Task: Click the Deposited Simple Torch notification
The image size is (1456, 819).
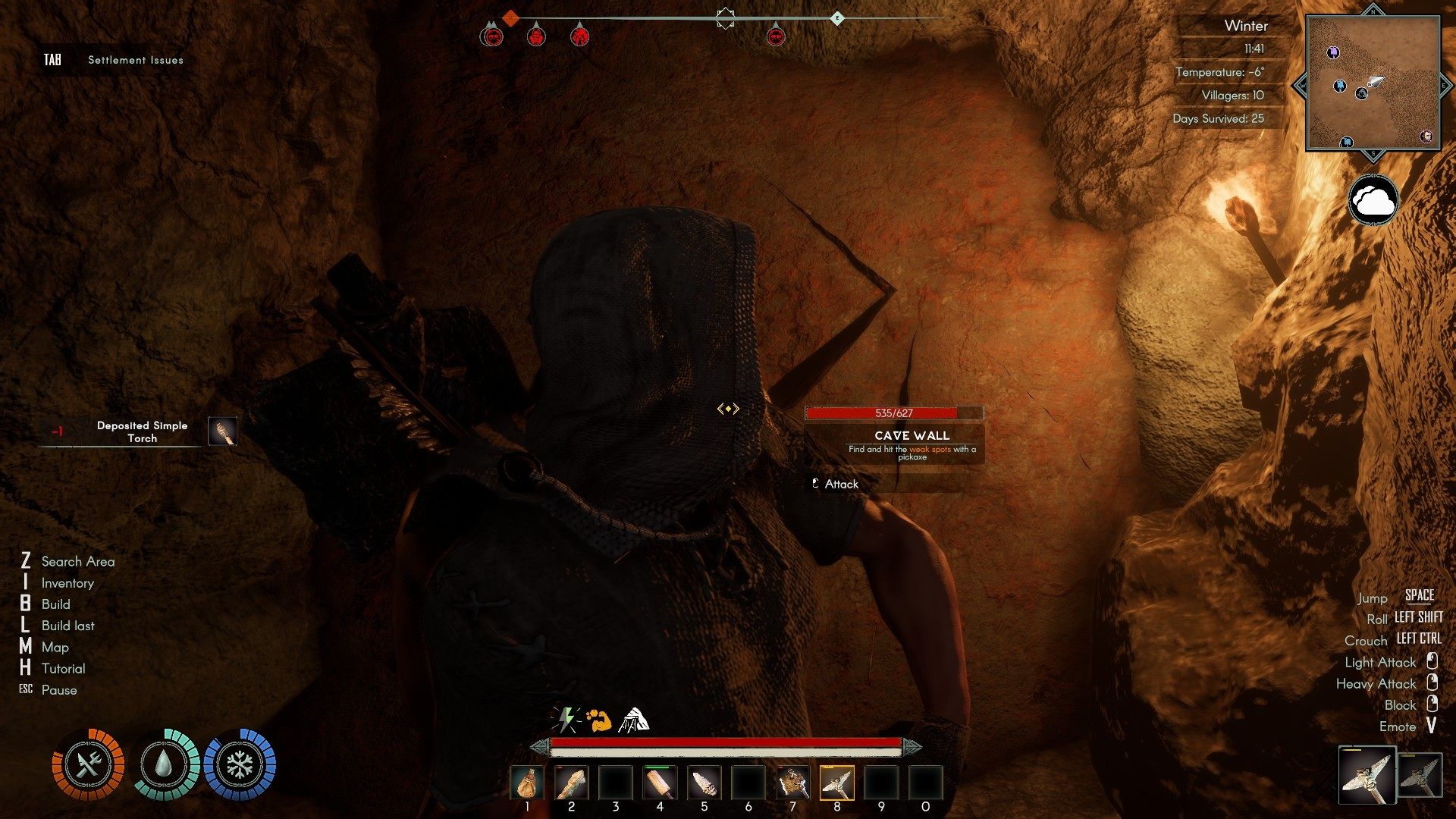Action: (142, 431)
